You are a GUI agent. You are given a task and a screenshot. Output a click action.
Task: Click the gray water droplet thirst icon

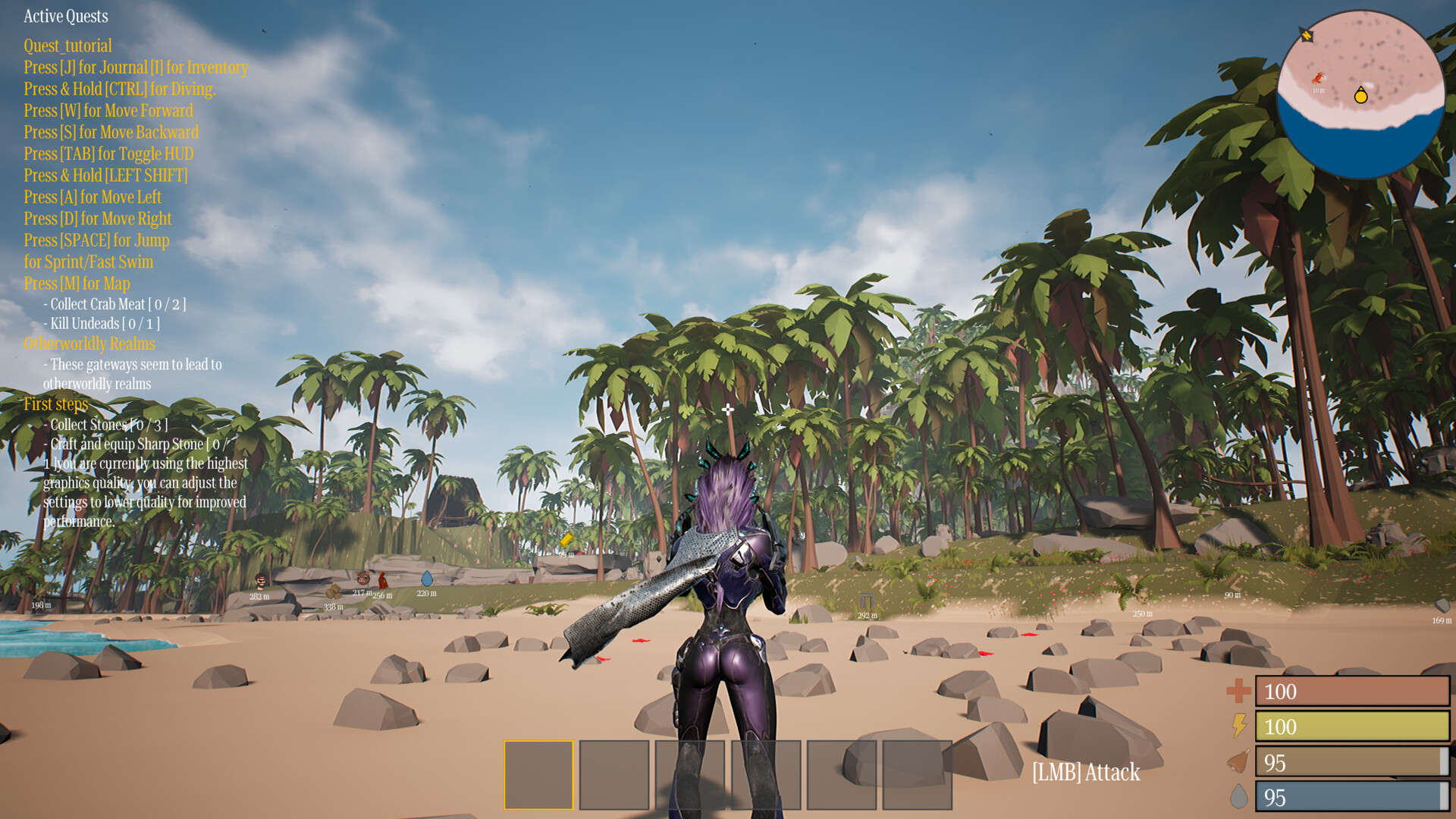[1238, 797]
